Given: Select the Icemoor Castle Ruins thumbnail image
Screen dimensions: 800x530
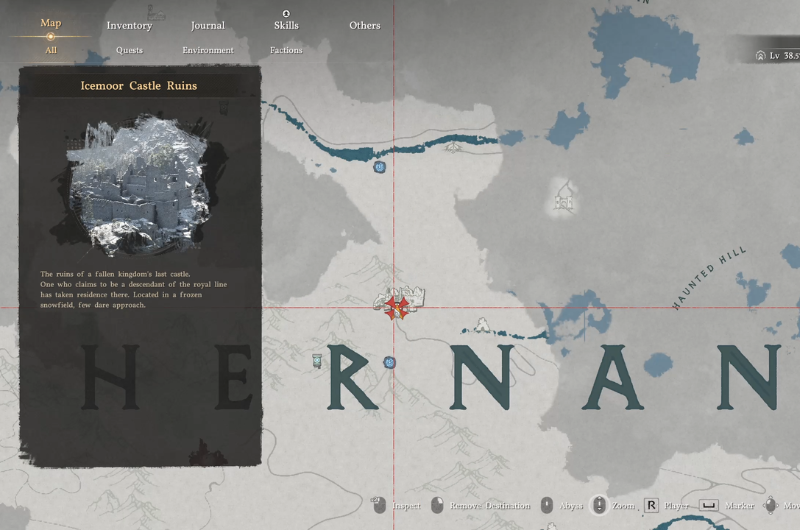Looking at the screenshot, I should pos(139,187).
